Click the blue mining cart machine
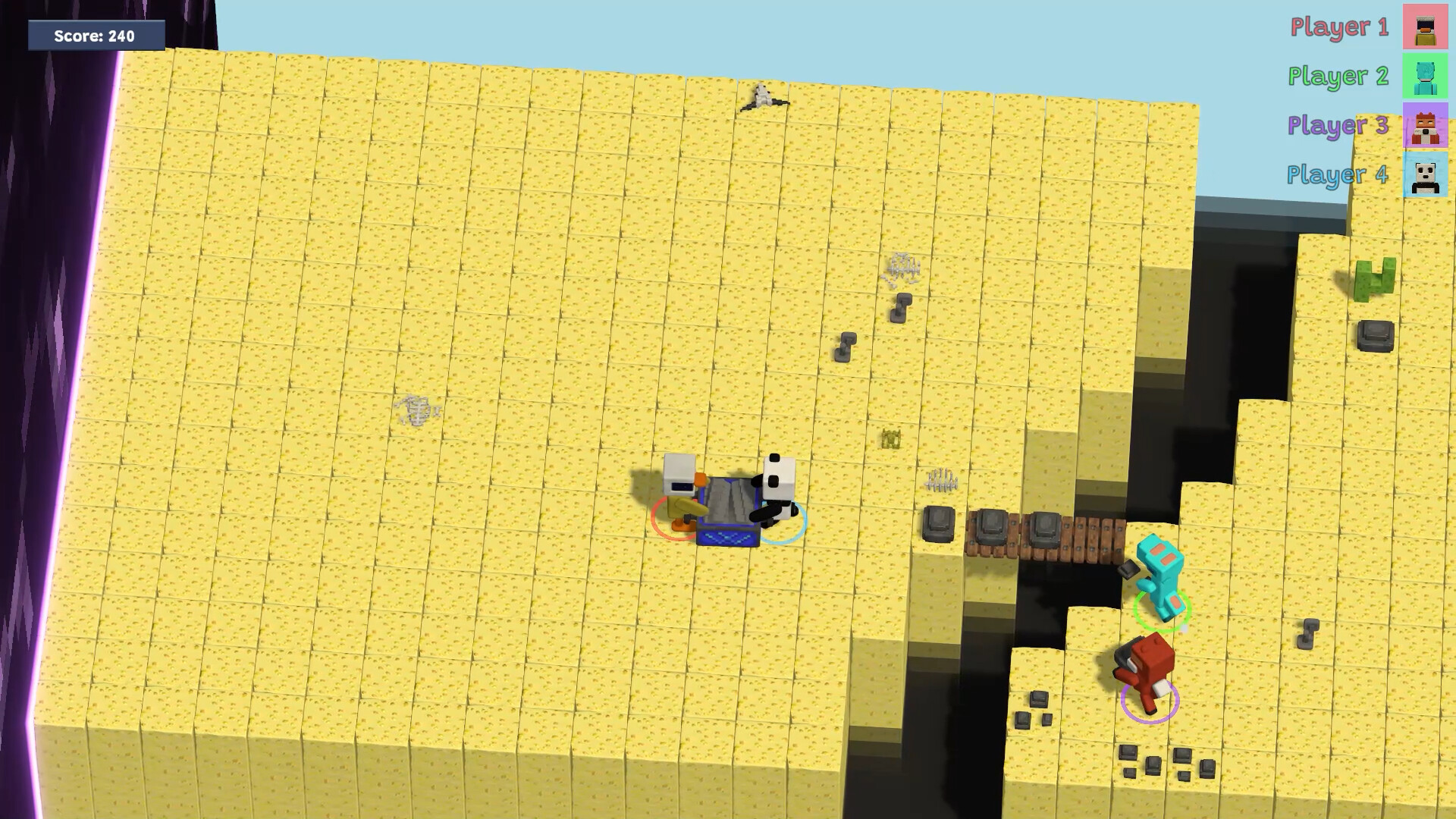The height and width of the screenshot is (819, 1456). [x=728, y=508]
